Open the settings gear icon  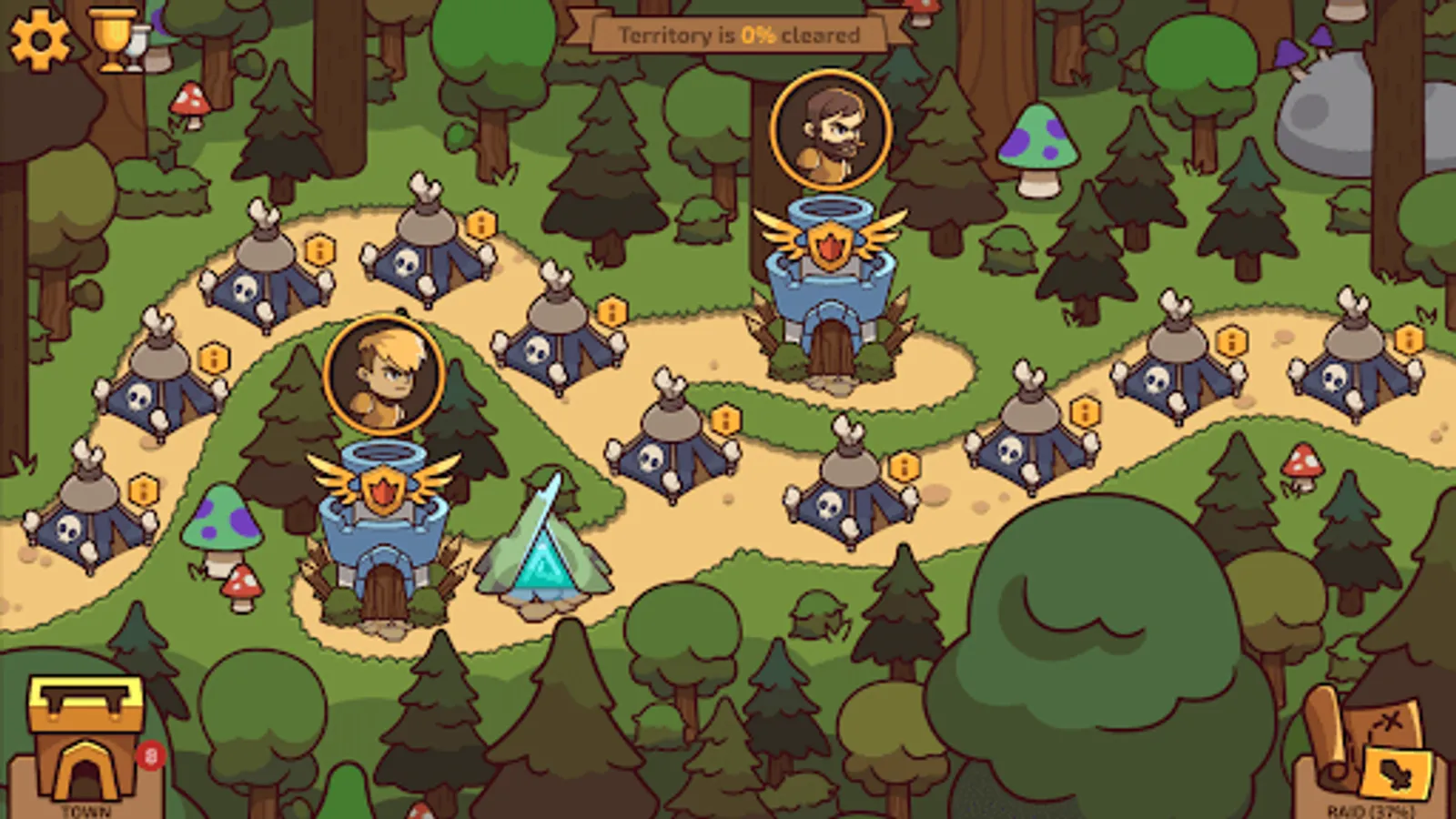pyautogui.click(x=38, y=40)
